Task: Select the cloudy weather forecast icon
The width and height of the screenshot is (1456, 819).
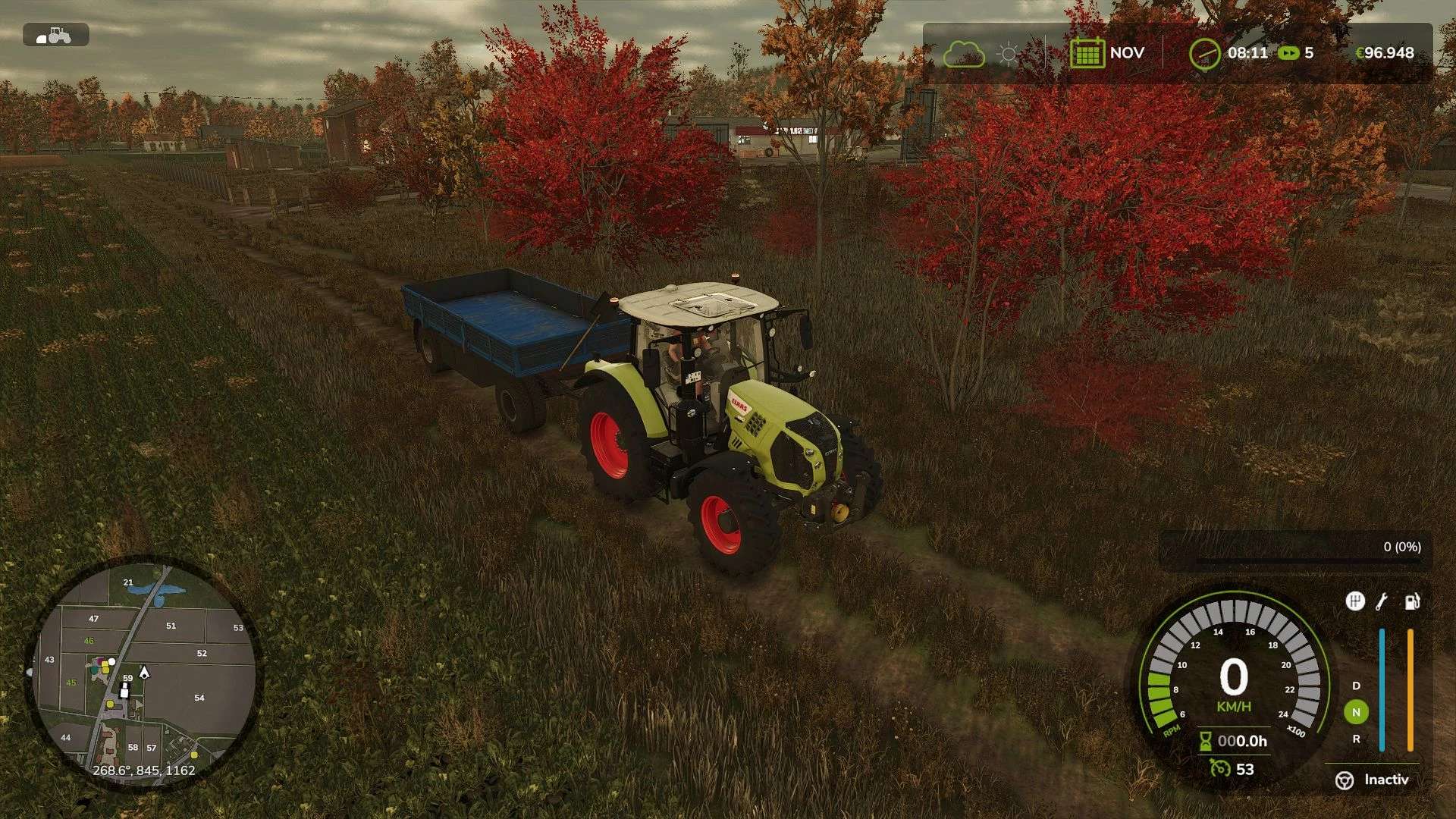Action: pos(963,54)
